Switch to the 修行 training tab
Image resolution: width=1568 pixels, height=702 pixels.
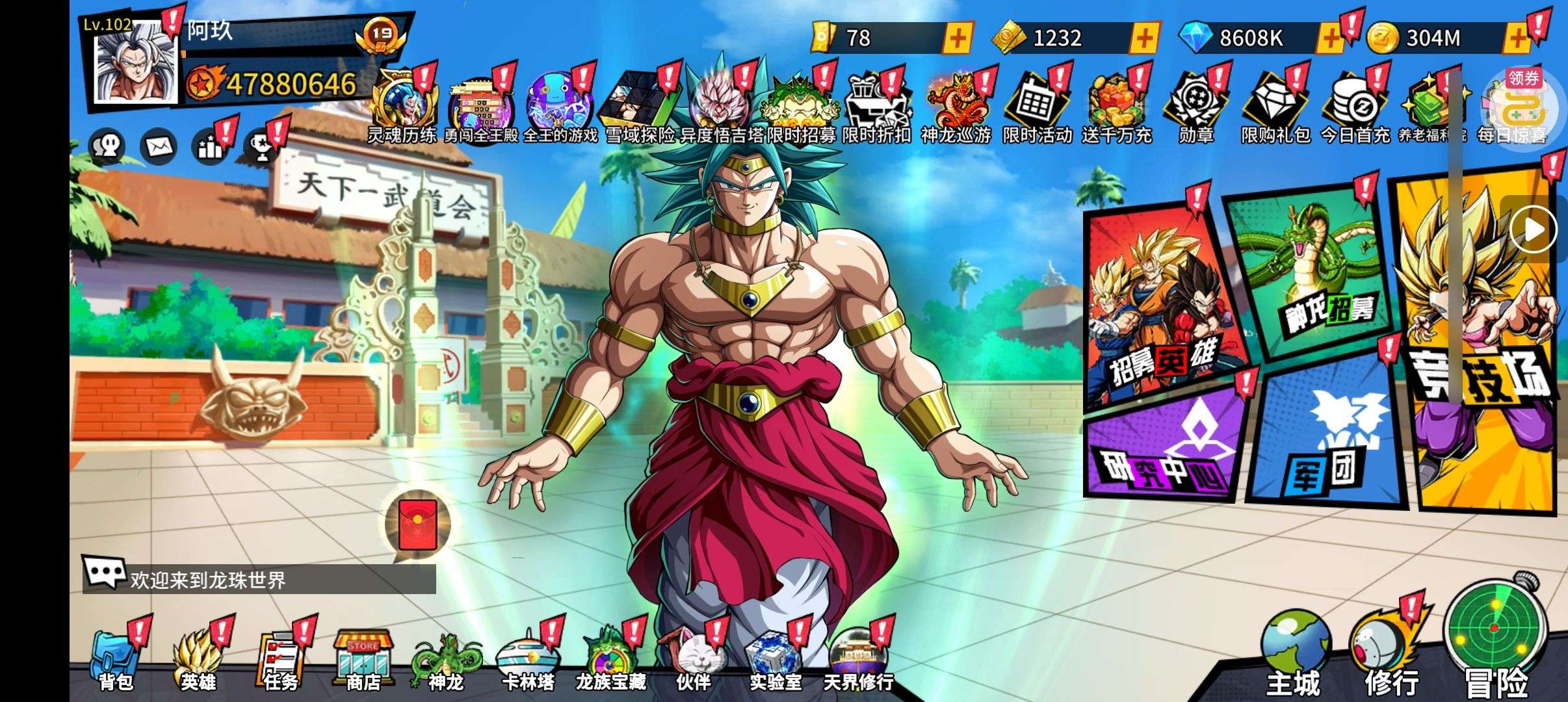[x=1391, y=656]
